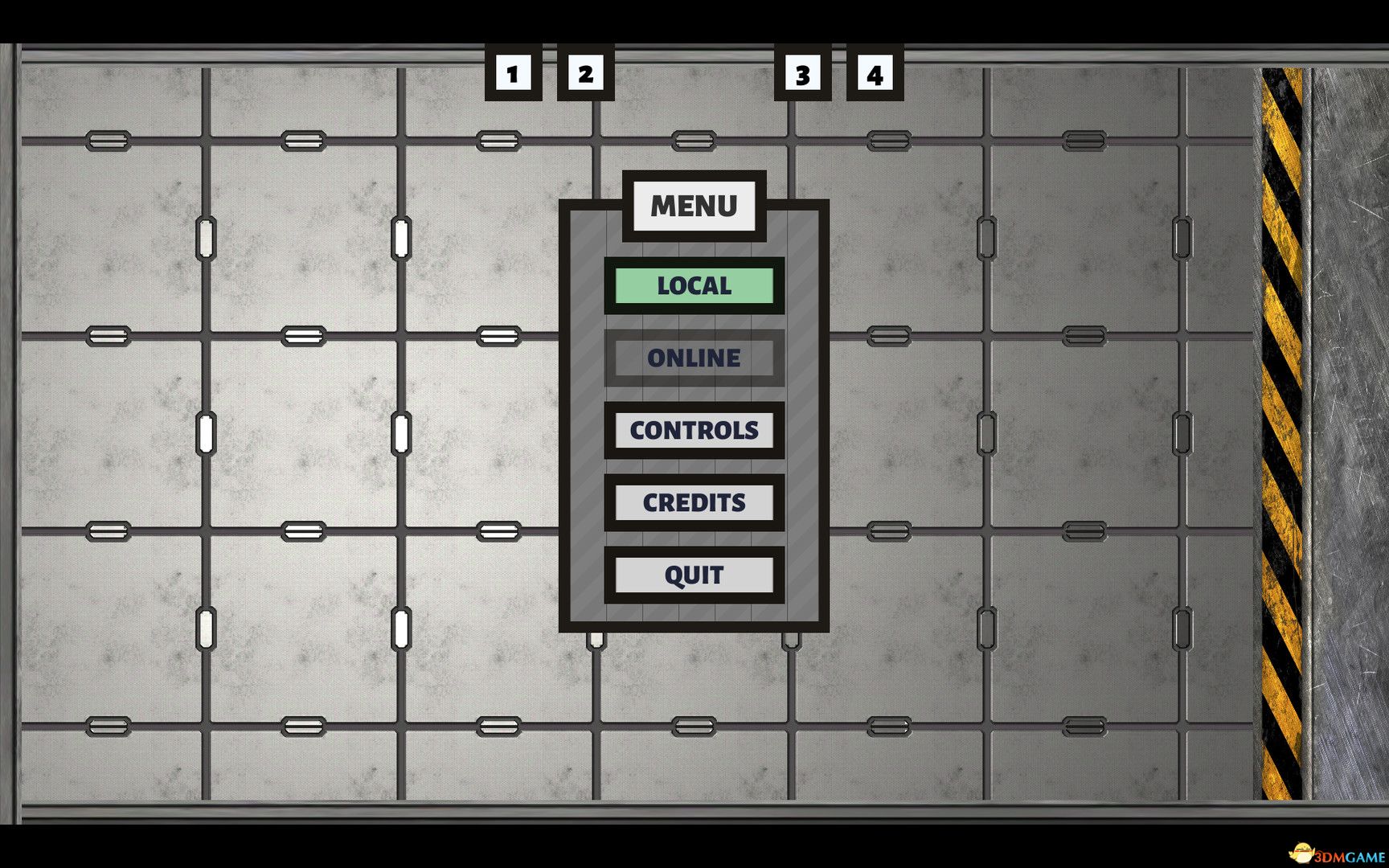Open the CREDITS section
Screen dimensions: 1389x868
point(694,502)
